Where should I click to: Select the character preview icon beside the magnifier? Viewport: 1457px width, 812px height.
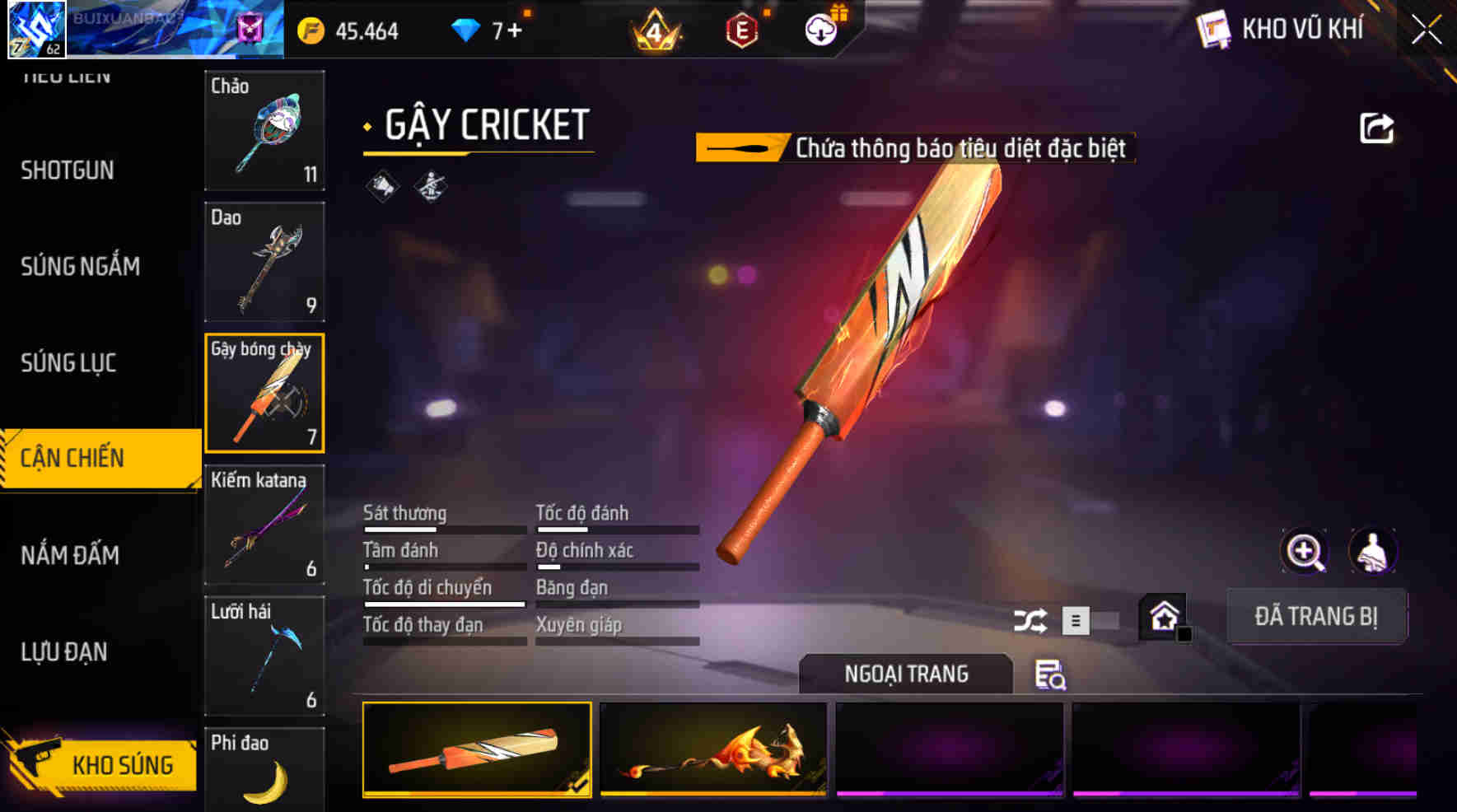(1371, 552)
